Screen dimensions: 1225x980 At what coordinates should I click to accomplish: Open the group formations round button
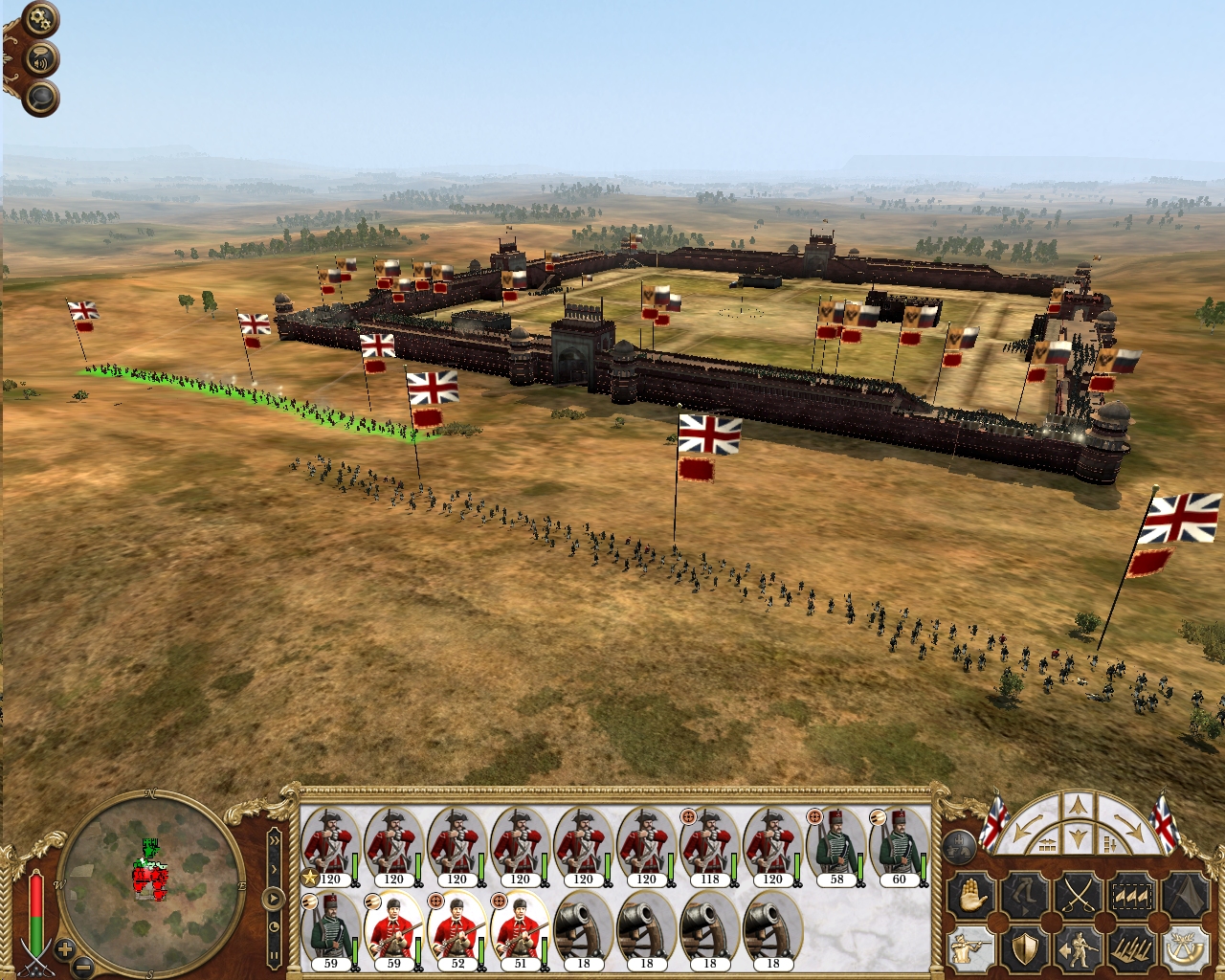[x=960, y=846]
